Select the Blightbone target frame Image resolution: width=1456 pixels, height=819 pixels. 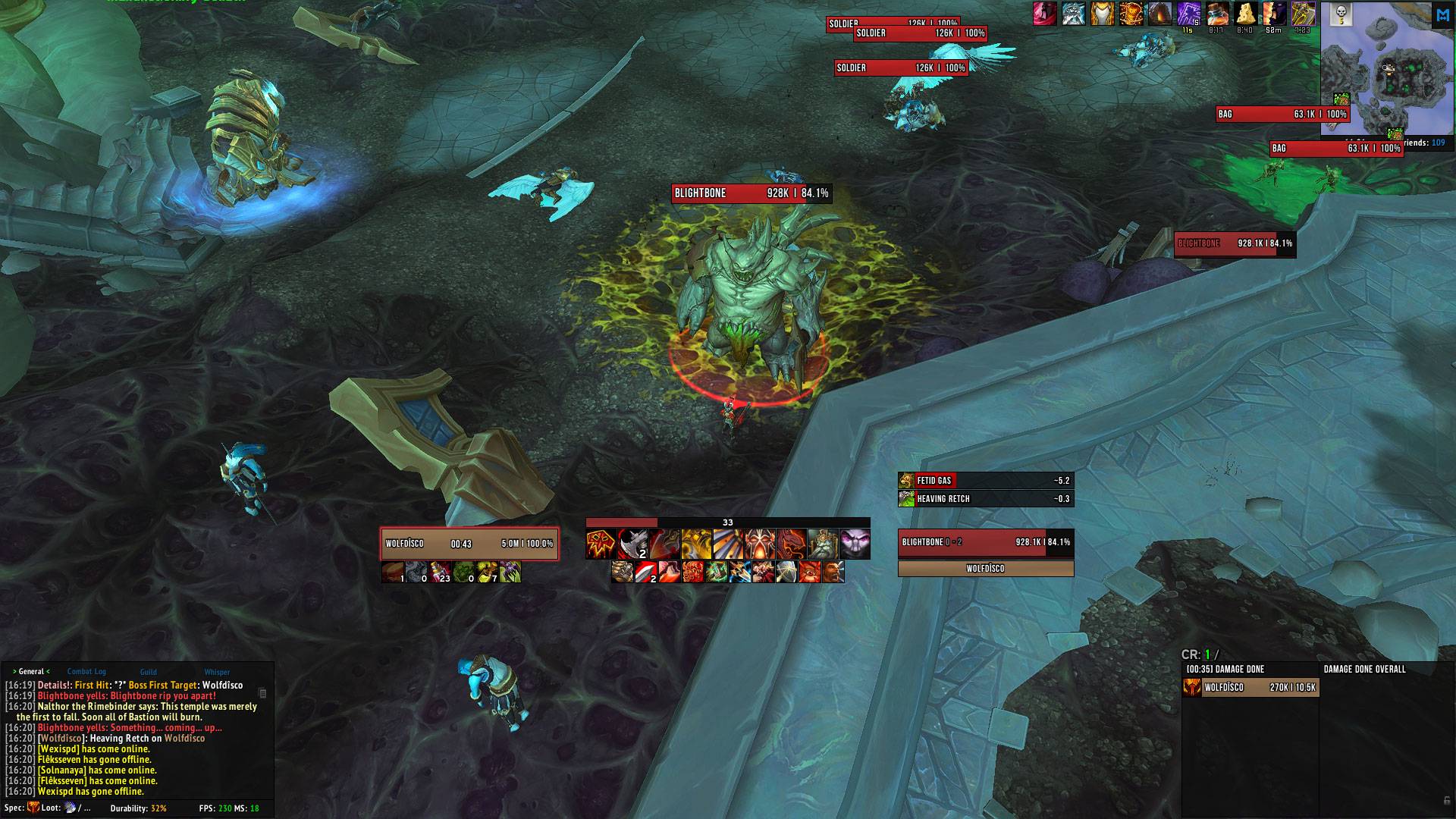[985, 542]
